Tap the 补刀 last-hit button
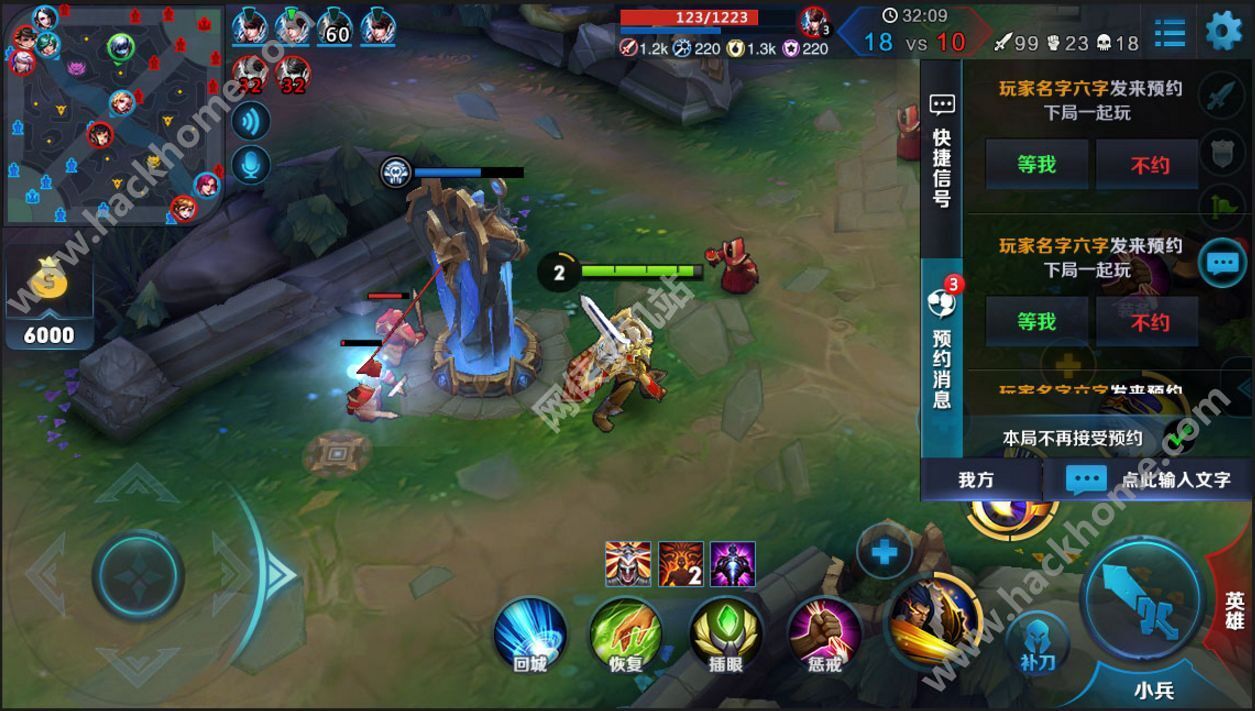Viewport: 1255px width, 711px height. (x=1037, y=640)
